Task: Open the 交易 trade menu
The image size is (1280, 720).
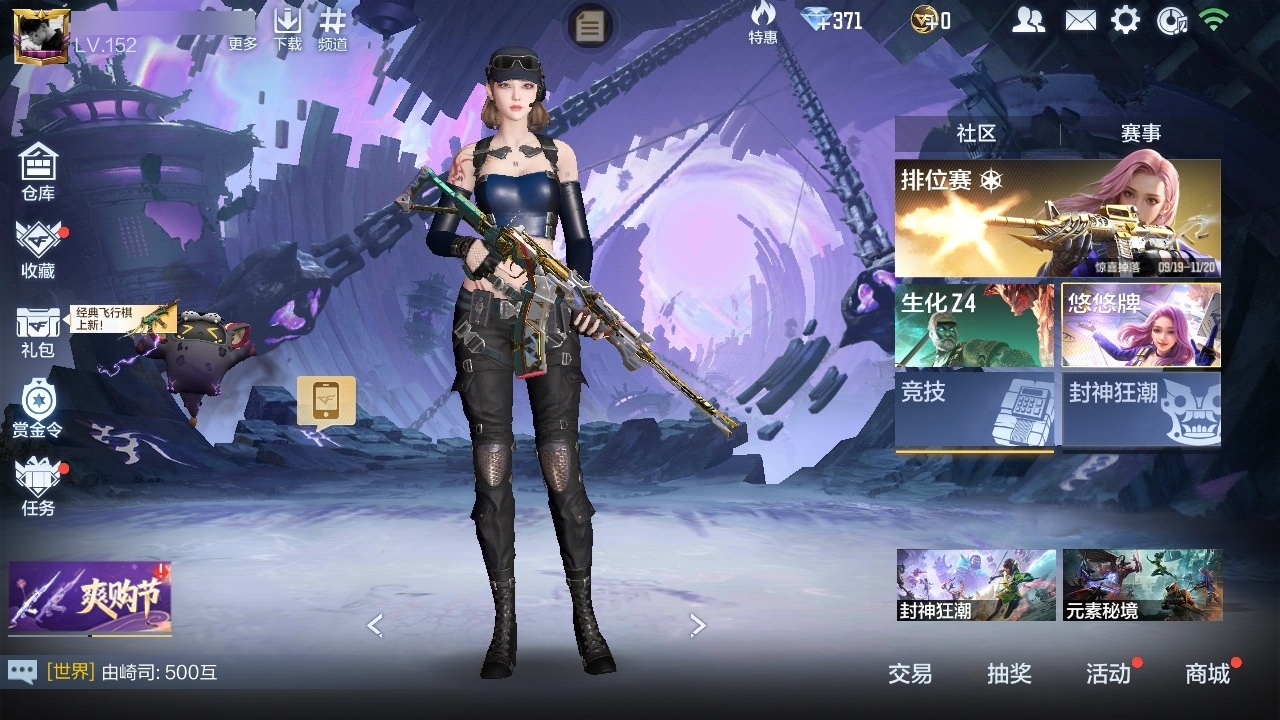Action: pyautogui.click(x=910, y=674)
